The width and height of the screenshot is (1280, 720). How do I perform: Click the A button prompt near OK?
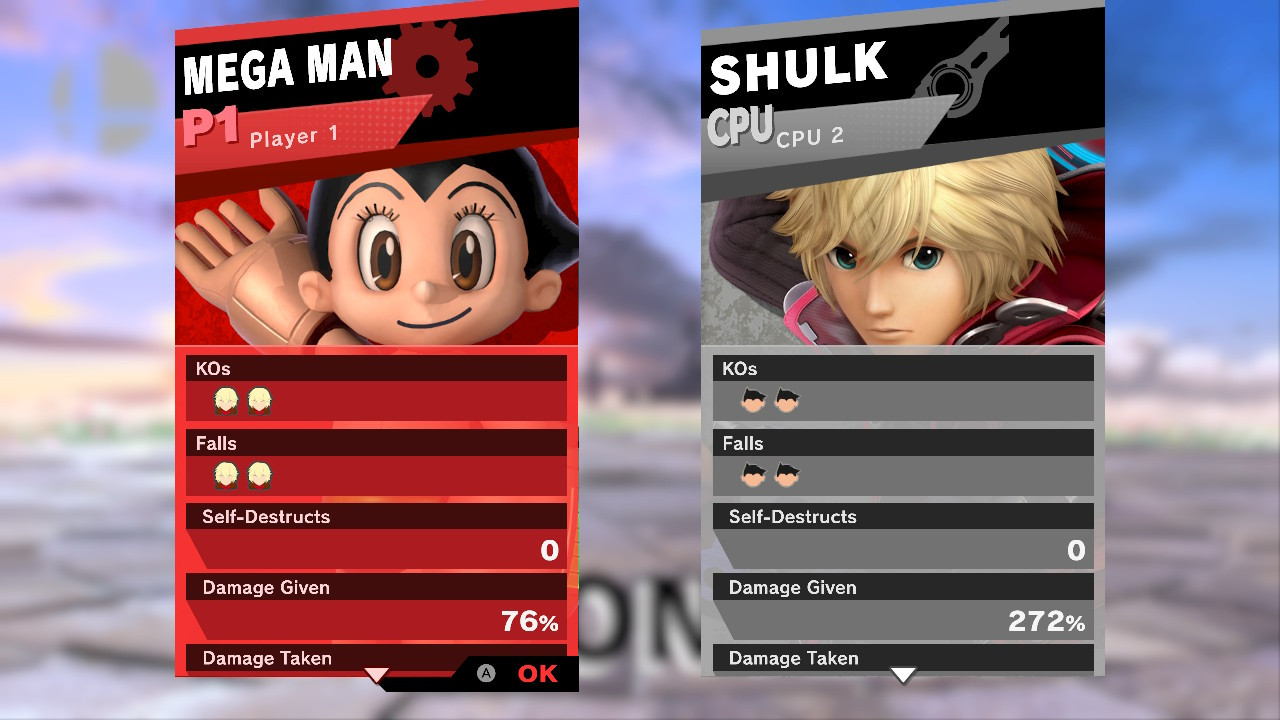[487, 674]
